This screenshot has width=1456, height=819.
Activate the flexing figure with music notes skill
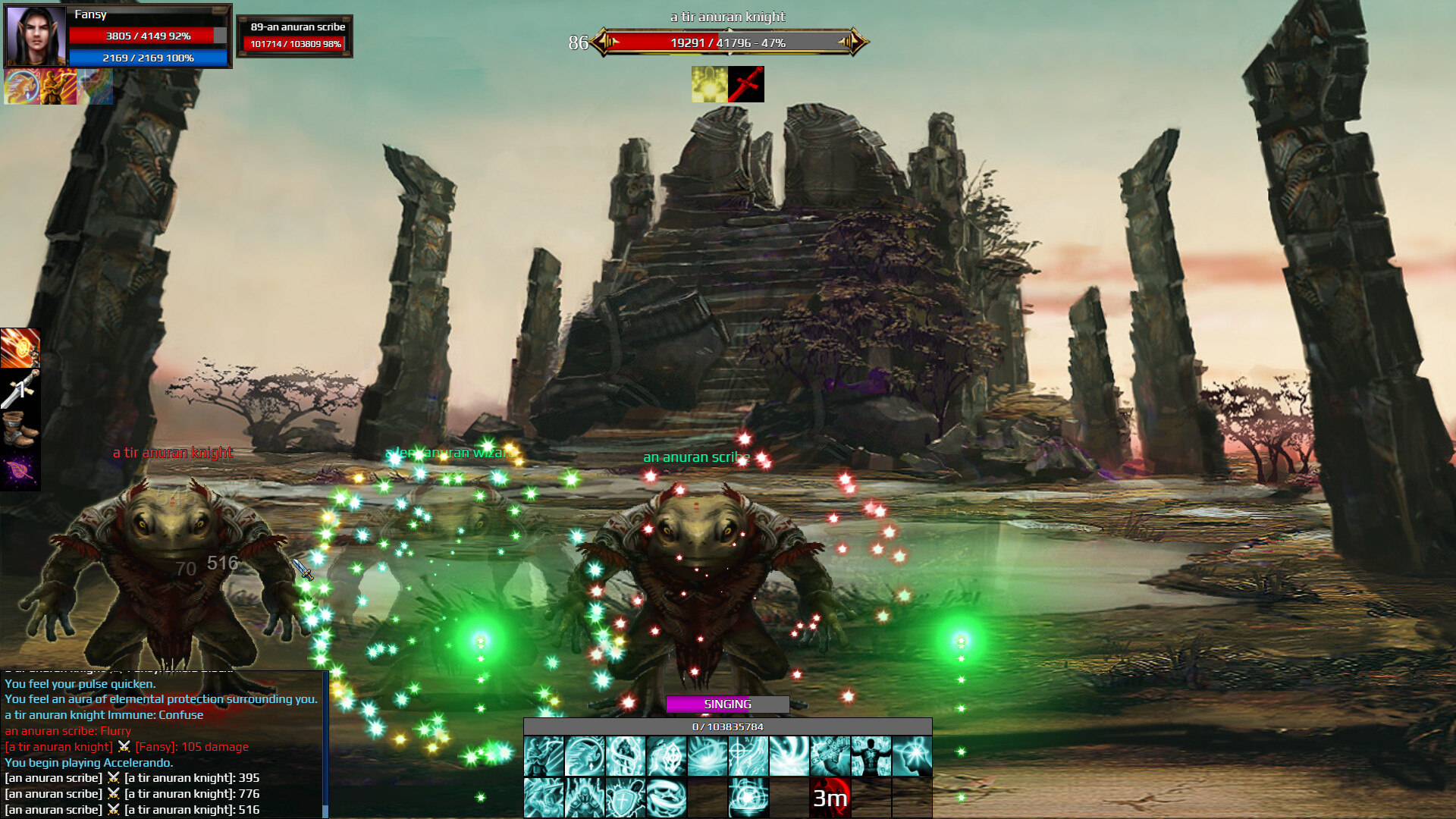(x=871, y=756)
